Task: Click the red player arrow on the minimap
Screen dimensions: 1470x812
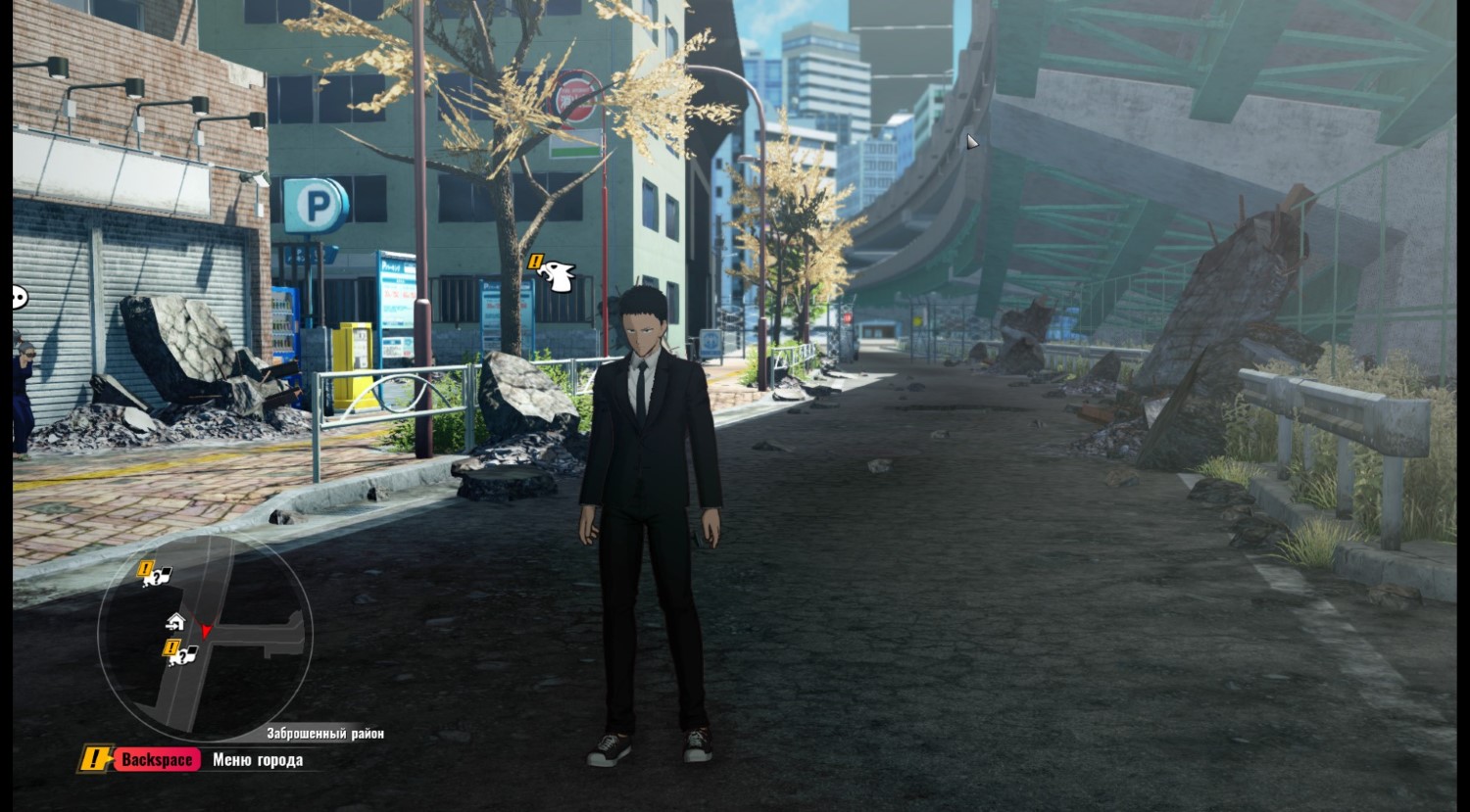Action: point(206,631)
